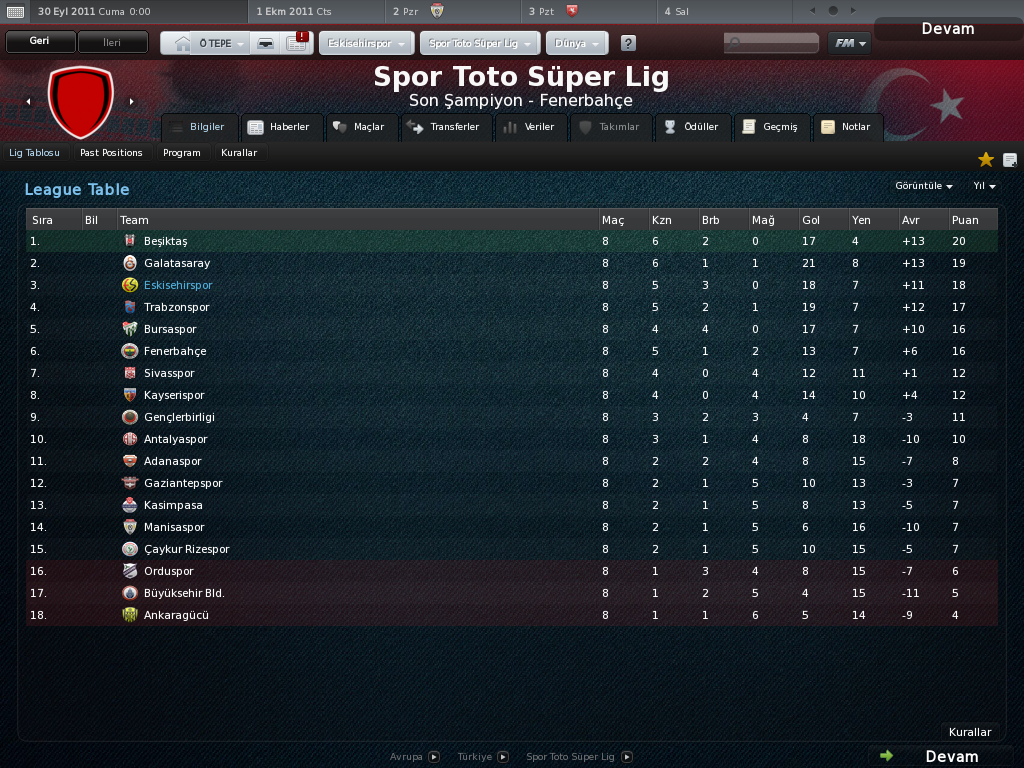Show the Veriler tab

point(529,127)
